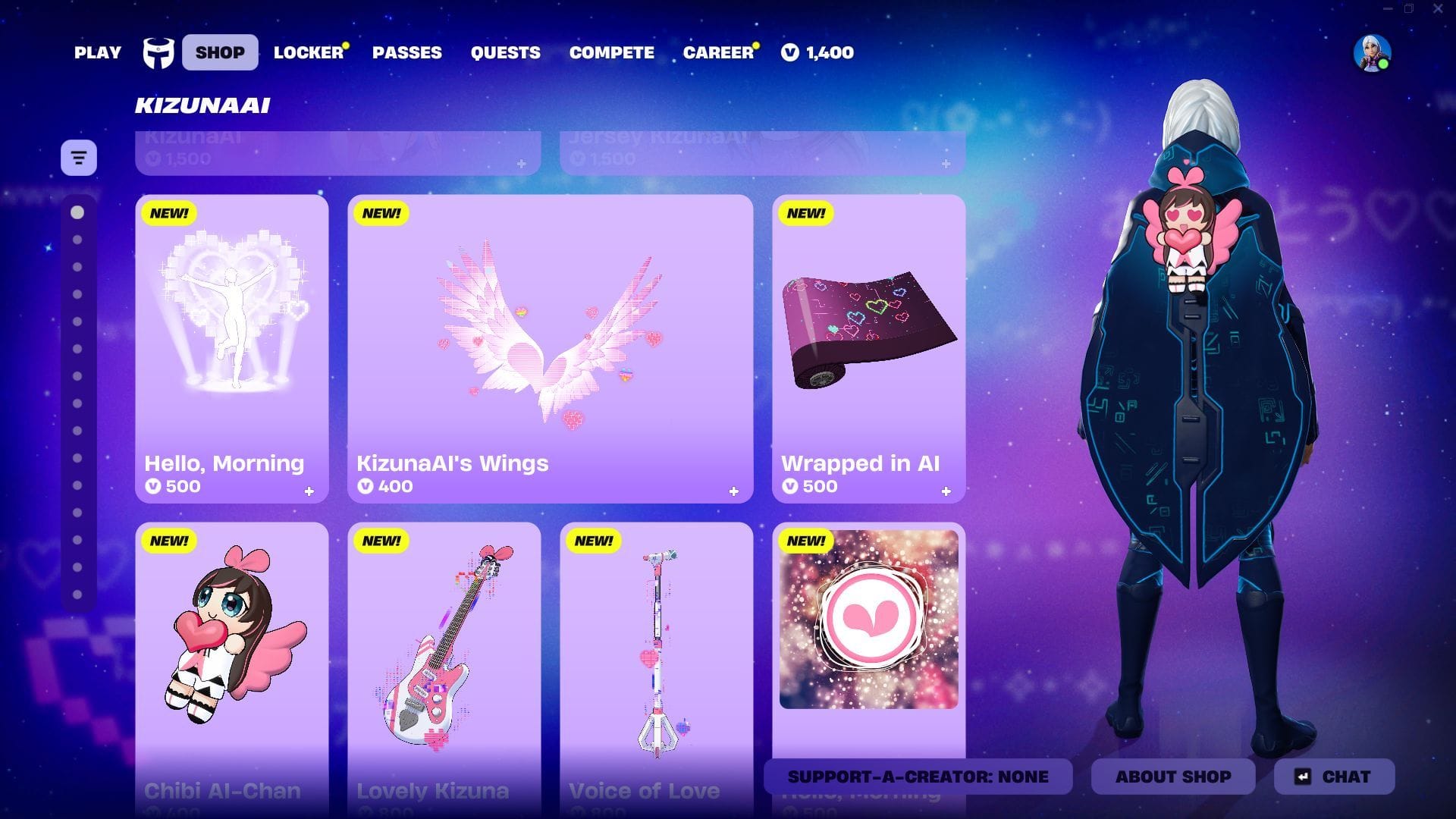Open the player profile avatar
1456x819 pixels.
1372,53
